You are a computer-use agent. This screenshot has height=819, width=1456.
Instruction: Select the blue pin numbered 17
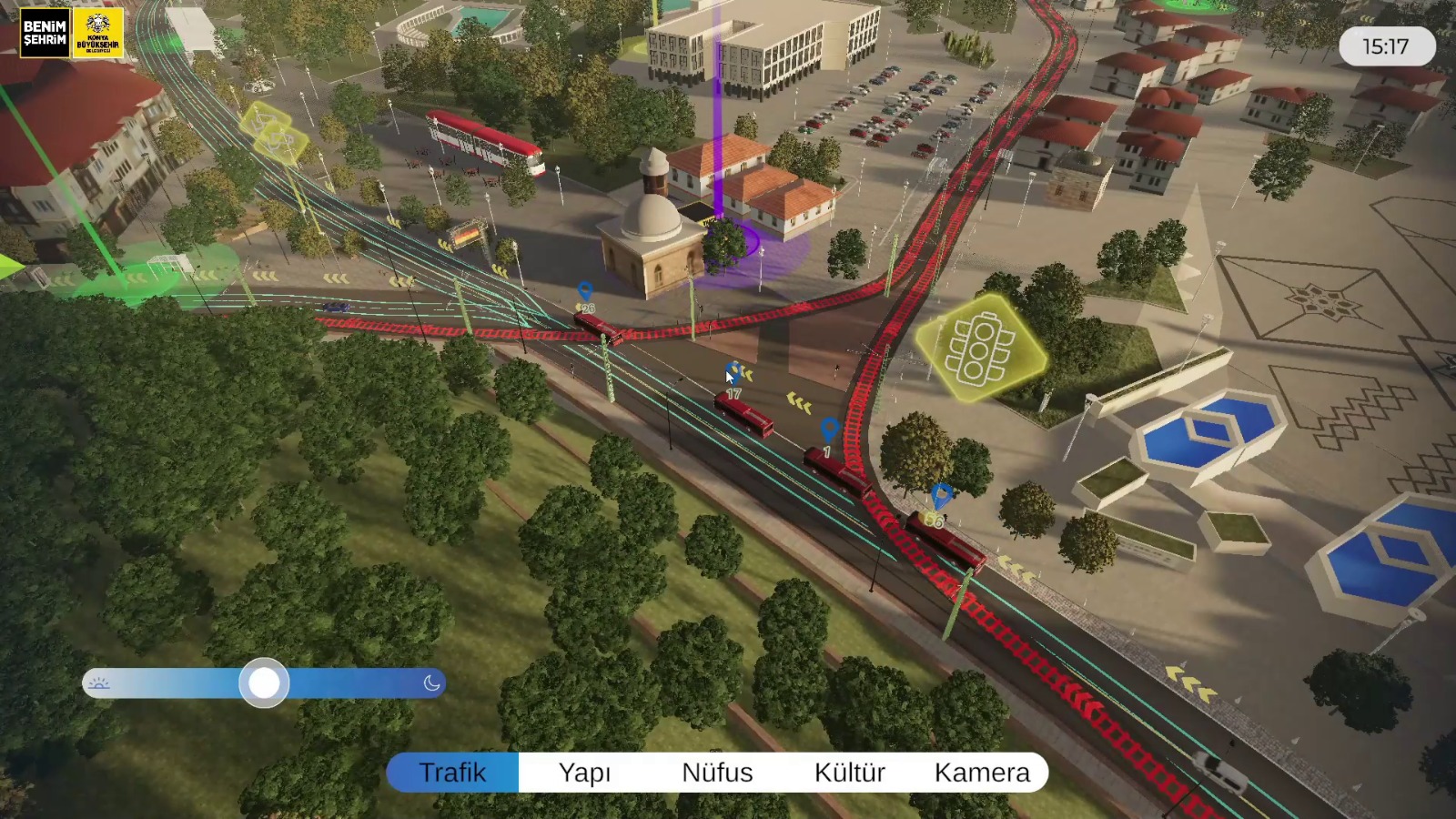[733, 373]
